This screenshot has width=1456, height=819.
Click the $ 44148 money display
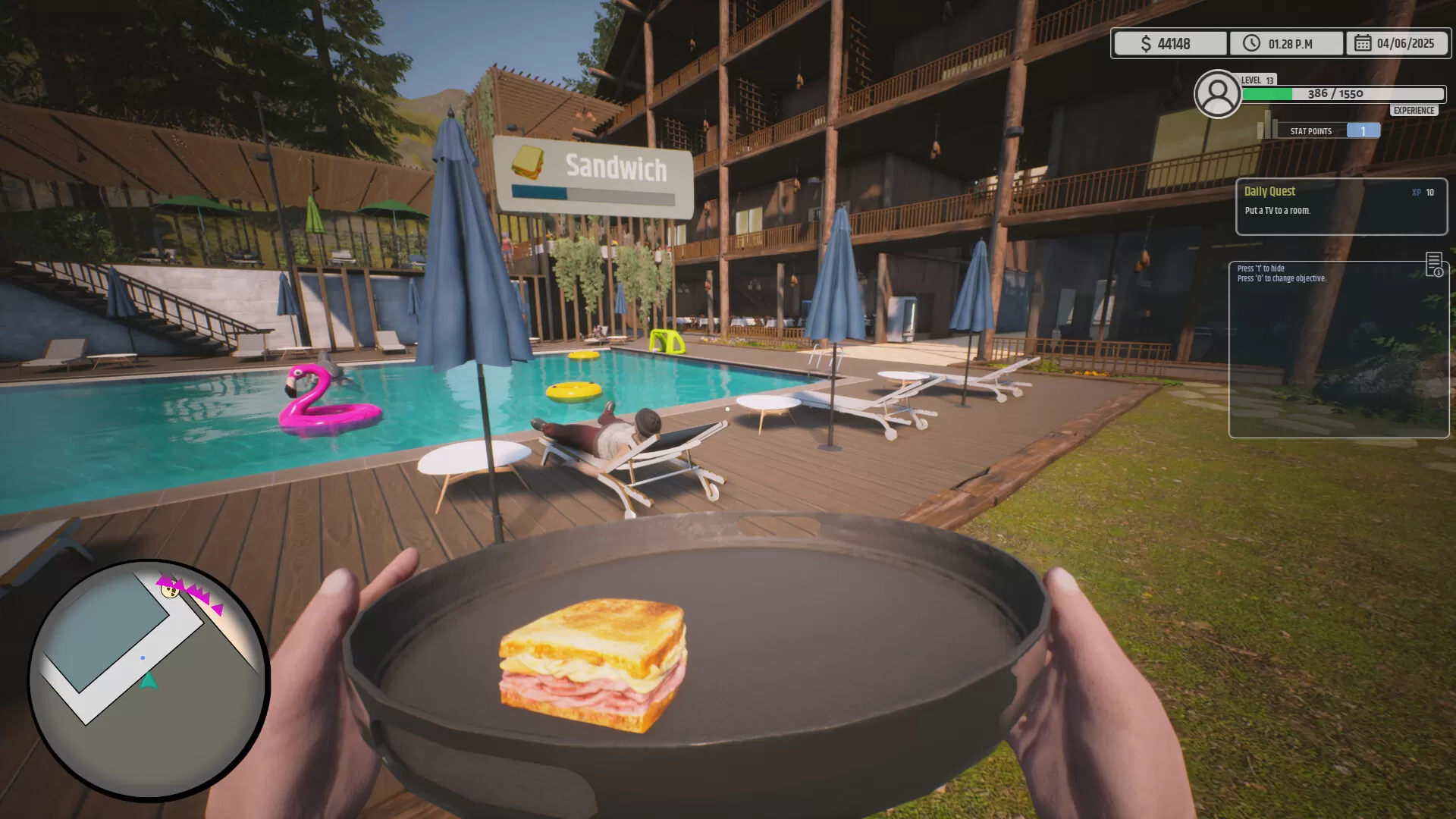(1169, 43)
